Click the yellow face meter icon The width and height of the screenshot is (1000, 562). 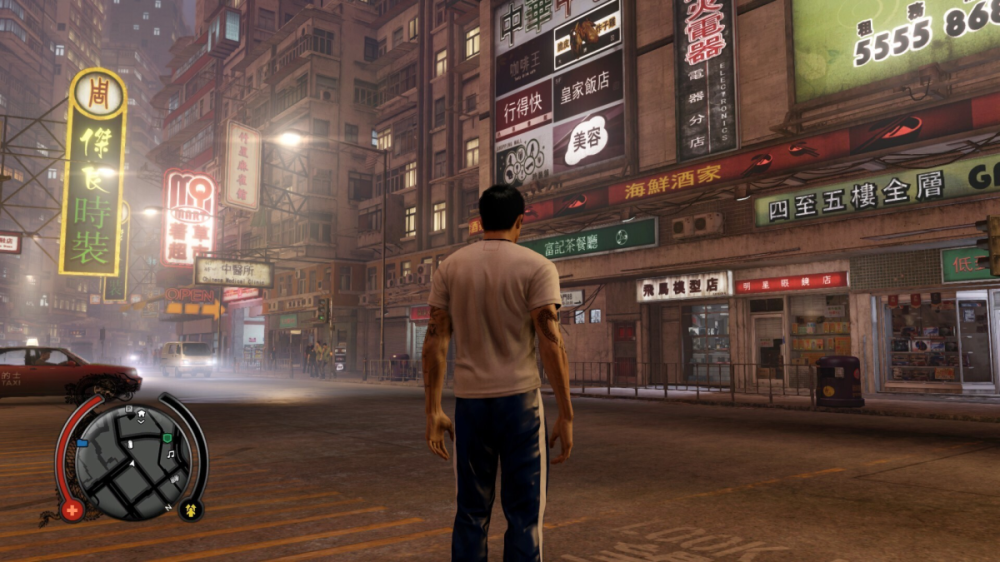coord(190,510)
